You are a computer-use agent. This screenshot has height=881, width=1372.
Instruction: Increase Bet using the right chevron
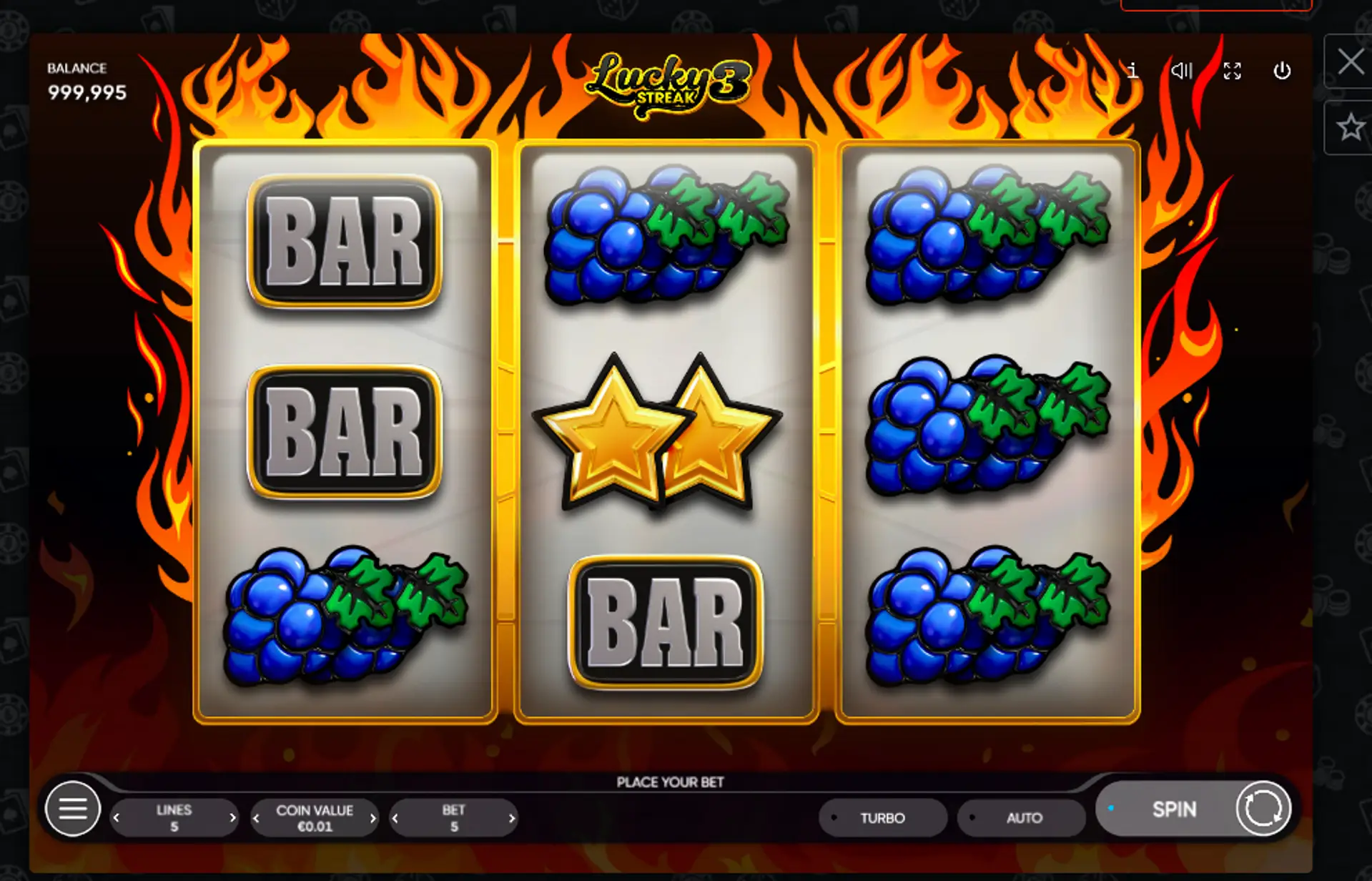(511, 817)
